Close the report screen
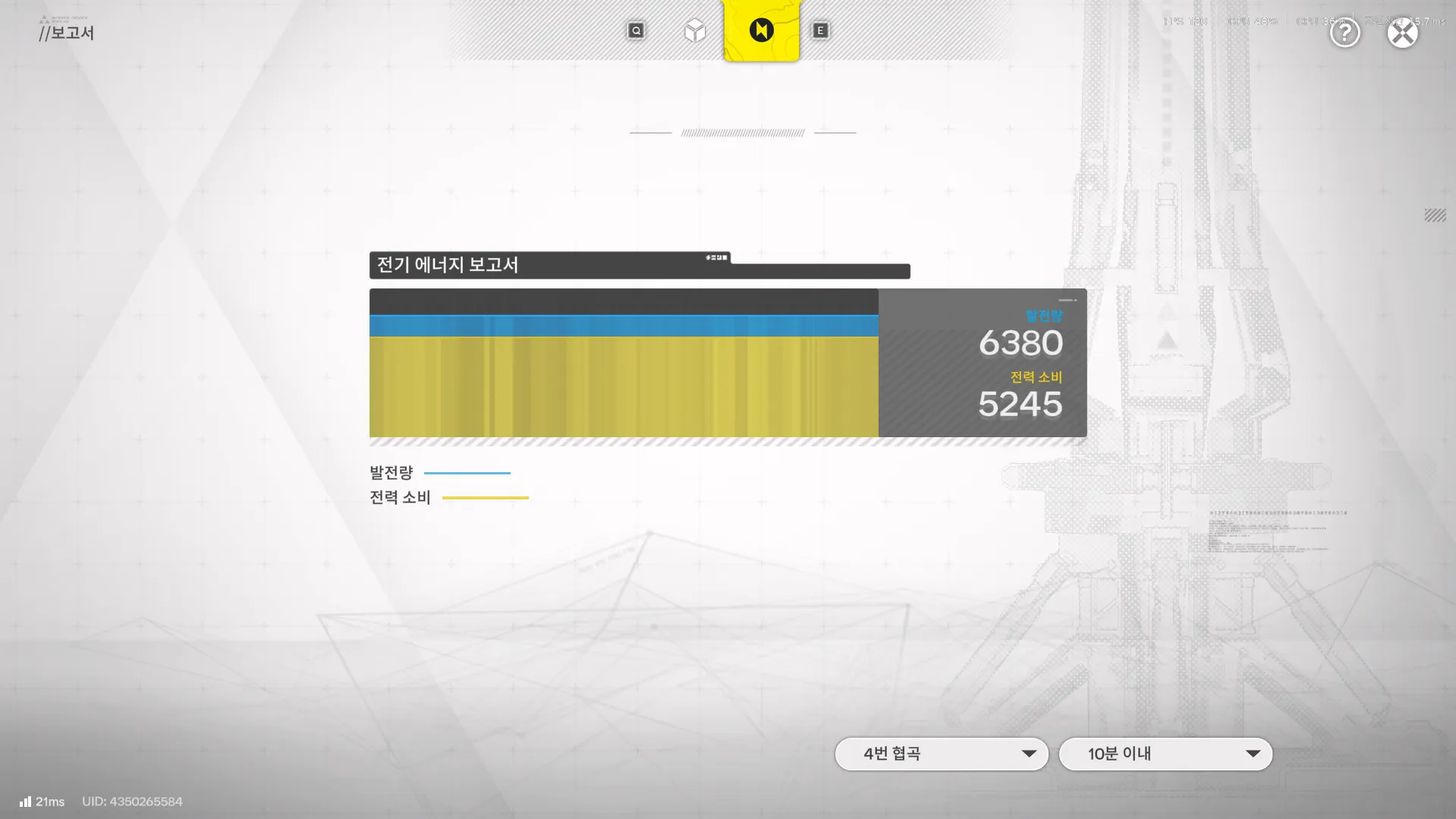 (1402, 33)
